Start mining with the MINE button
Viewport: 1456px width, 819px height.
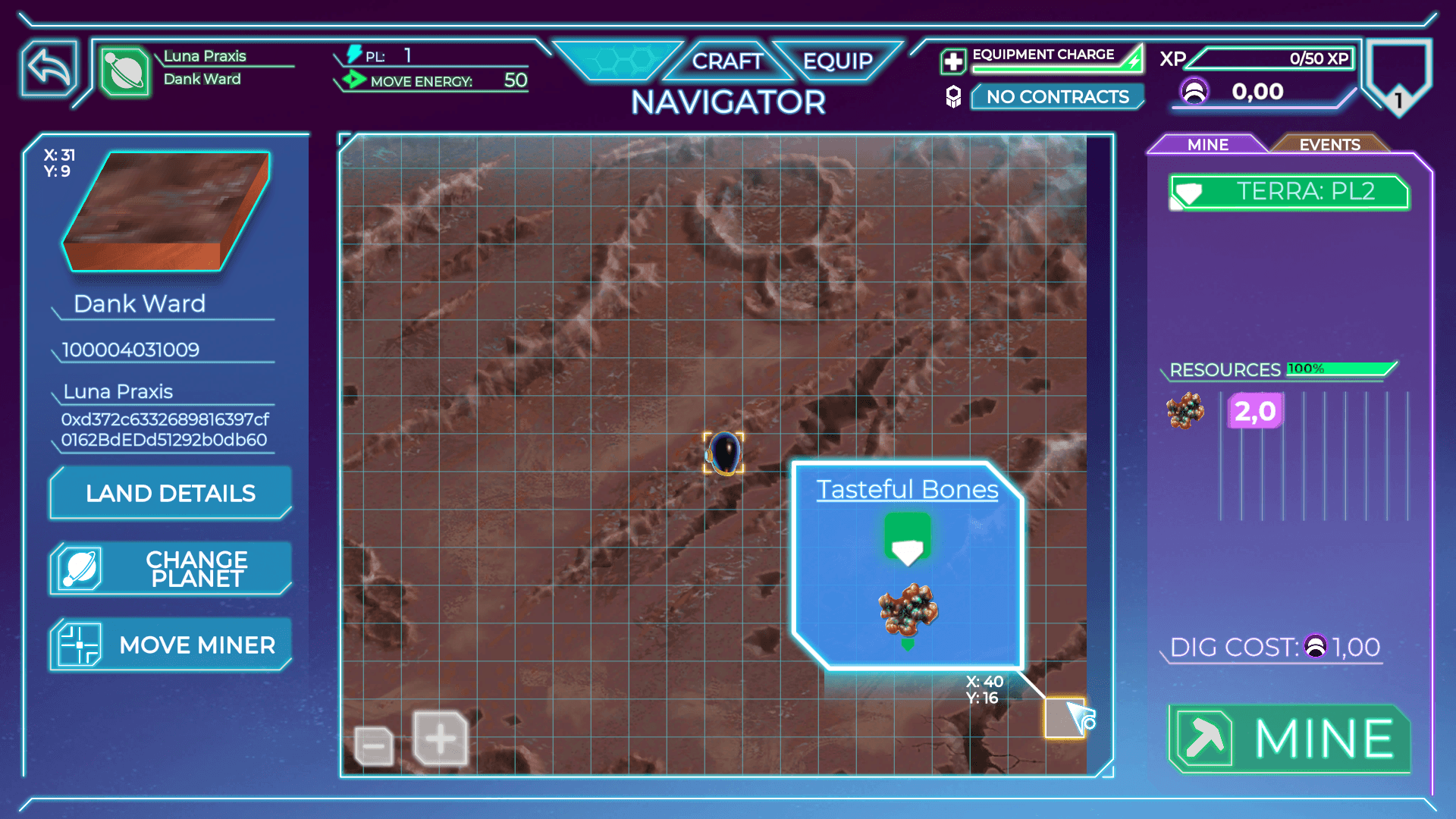point(1290,739)
